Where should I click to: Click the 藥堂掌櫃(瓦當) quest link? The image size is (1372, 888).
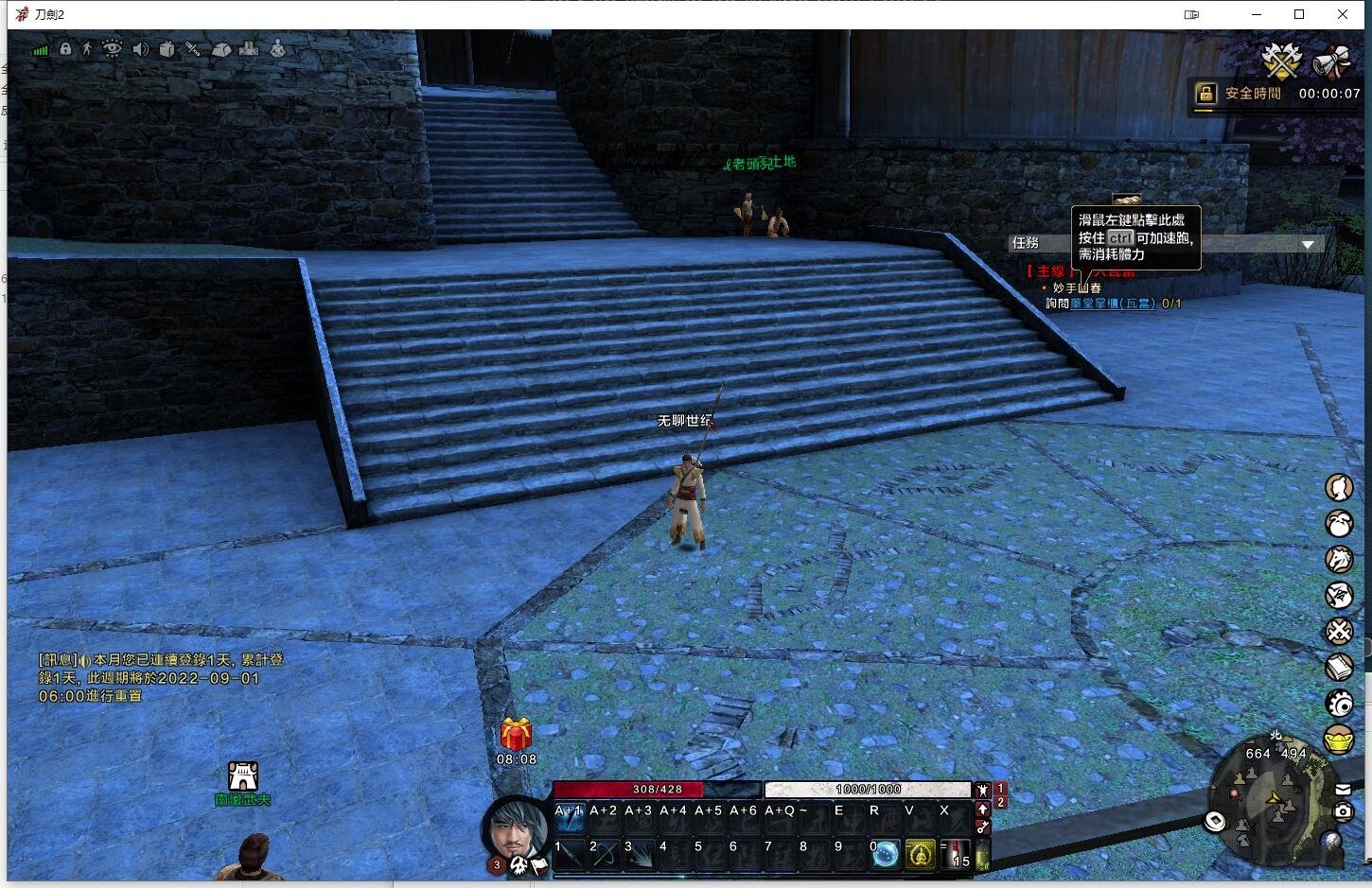(x=1113, y=304)
